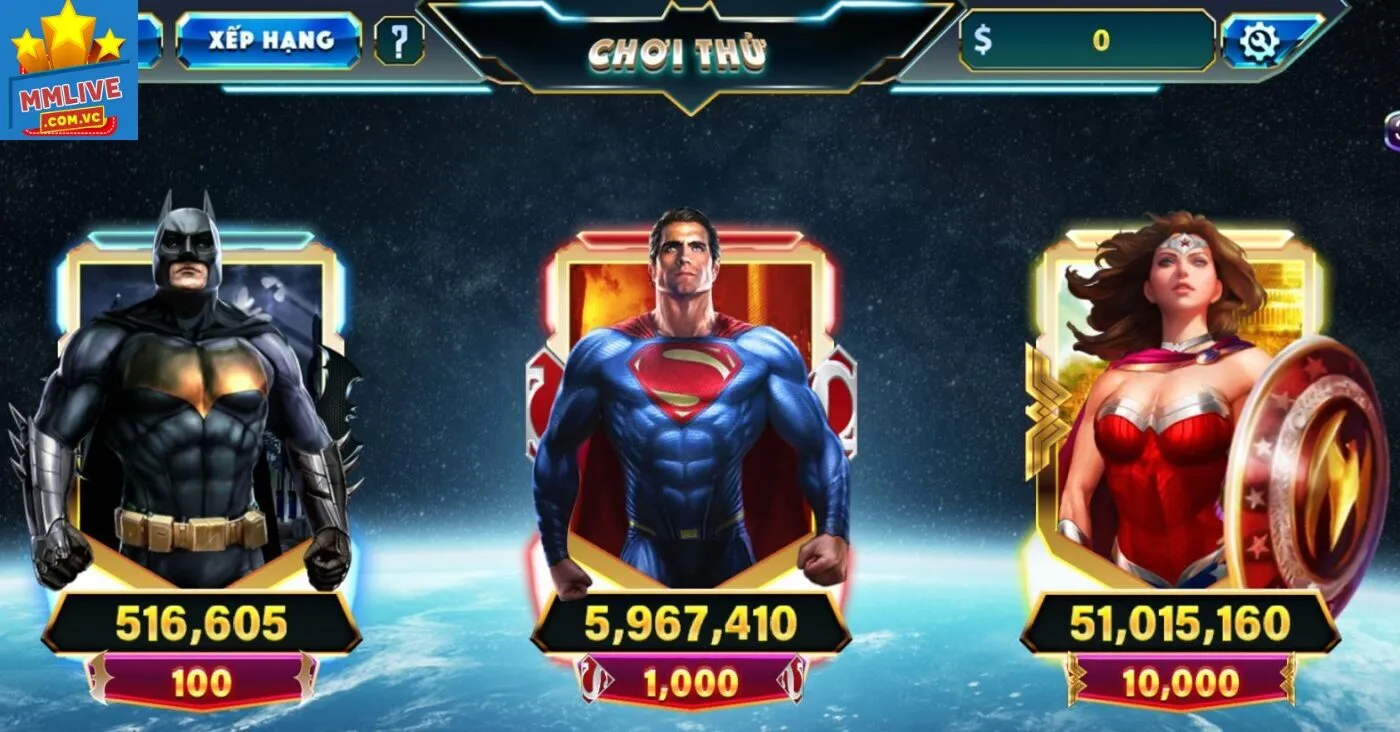Select the Batman game card
The height and width of the screenshot is (732, 1400).
[x=195, y=400]
